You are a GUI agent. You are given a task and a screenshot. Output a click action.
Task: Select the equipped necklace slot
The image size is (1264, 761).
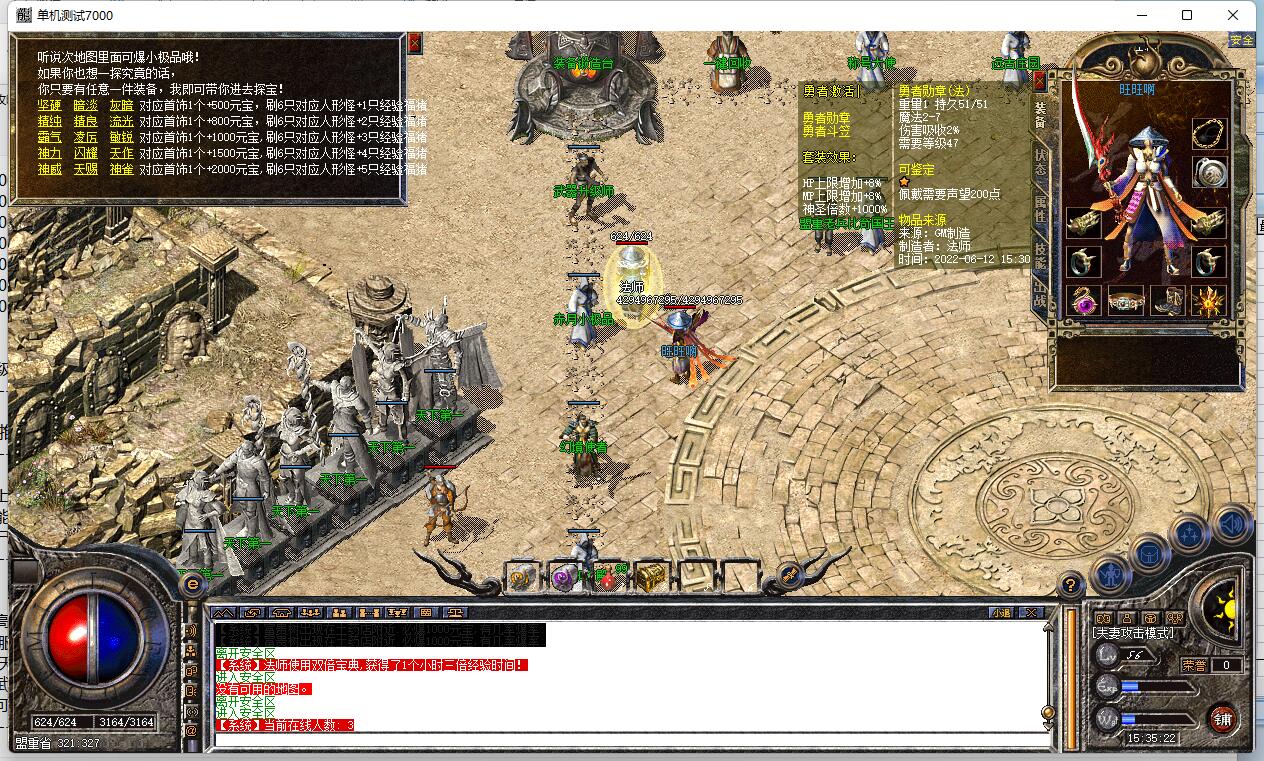(1210, 133)
